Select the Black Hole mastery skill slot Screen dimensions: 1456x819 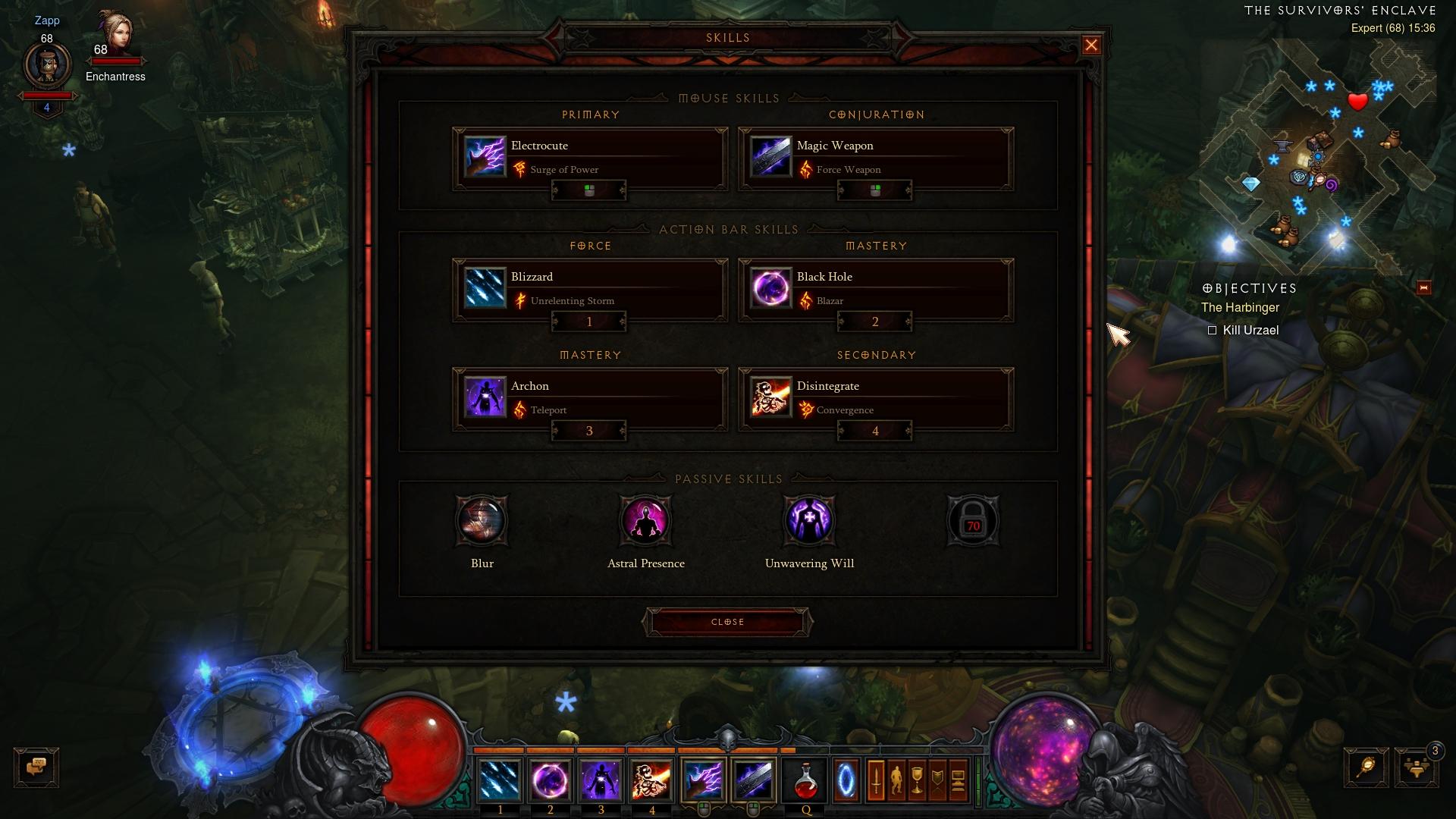[x=875, y=289]
